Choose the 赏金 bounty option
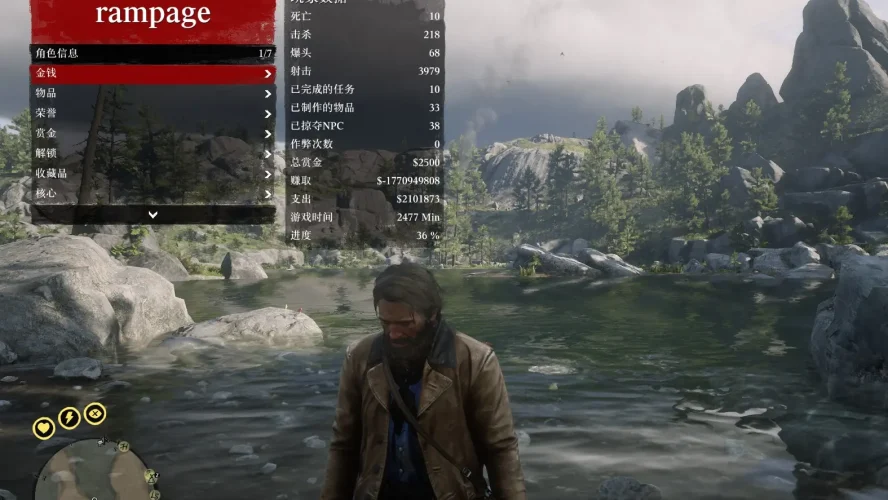888x500 pixels. tap(152, 134)
